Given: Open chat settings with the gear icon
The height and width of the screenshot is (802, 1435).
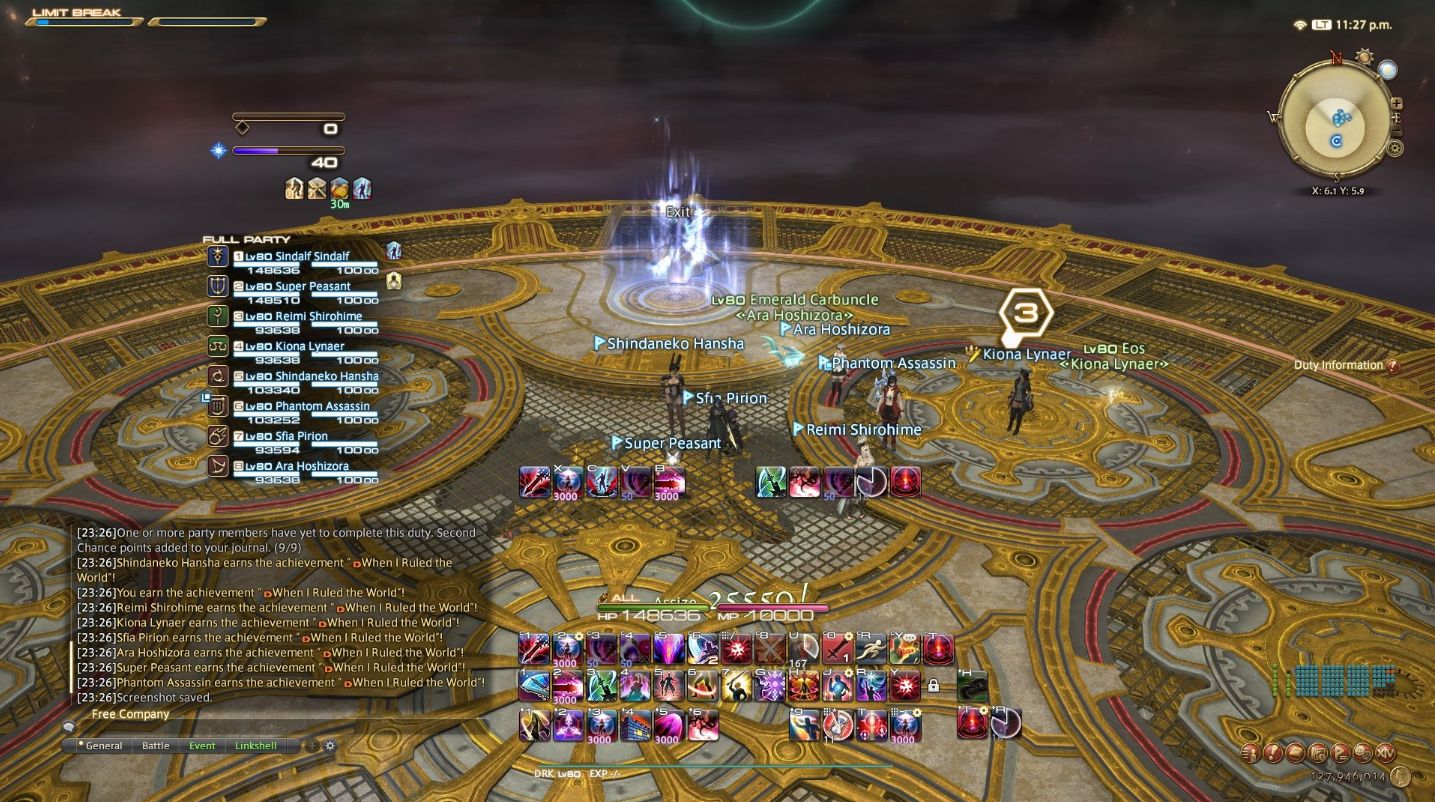Looking at the screenshot, I should point(330,745).
